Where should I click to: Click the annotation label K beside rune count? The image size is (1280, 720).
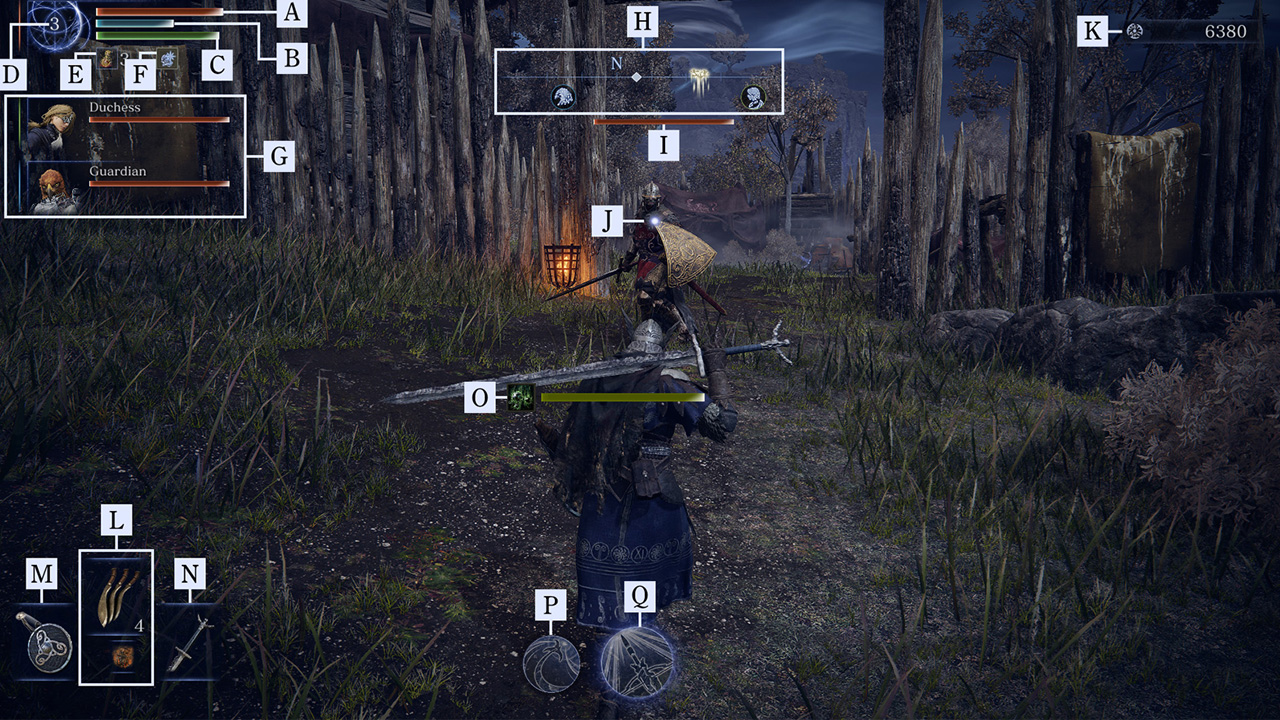click(1092, 31)
